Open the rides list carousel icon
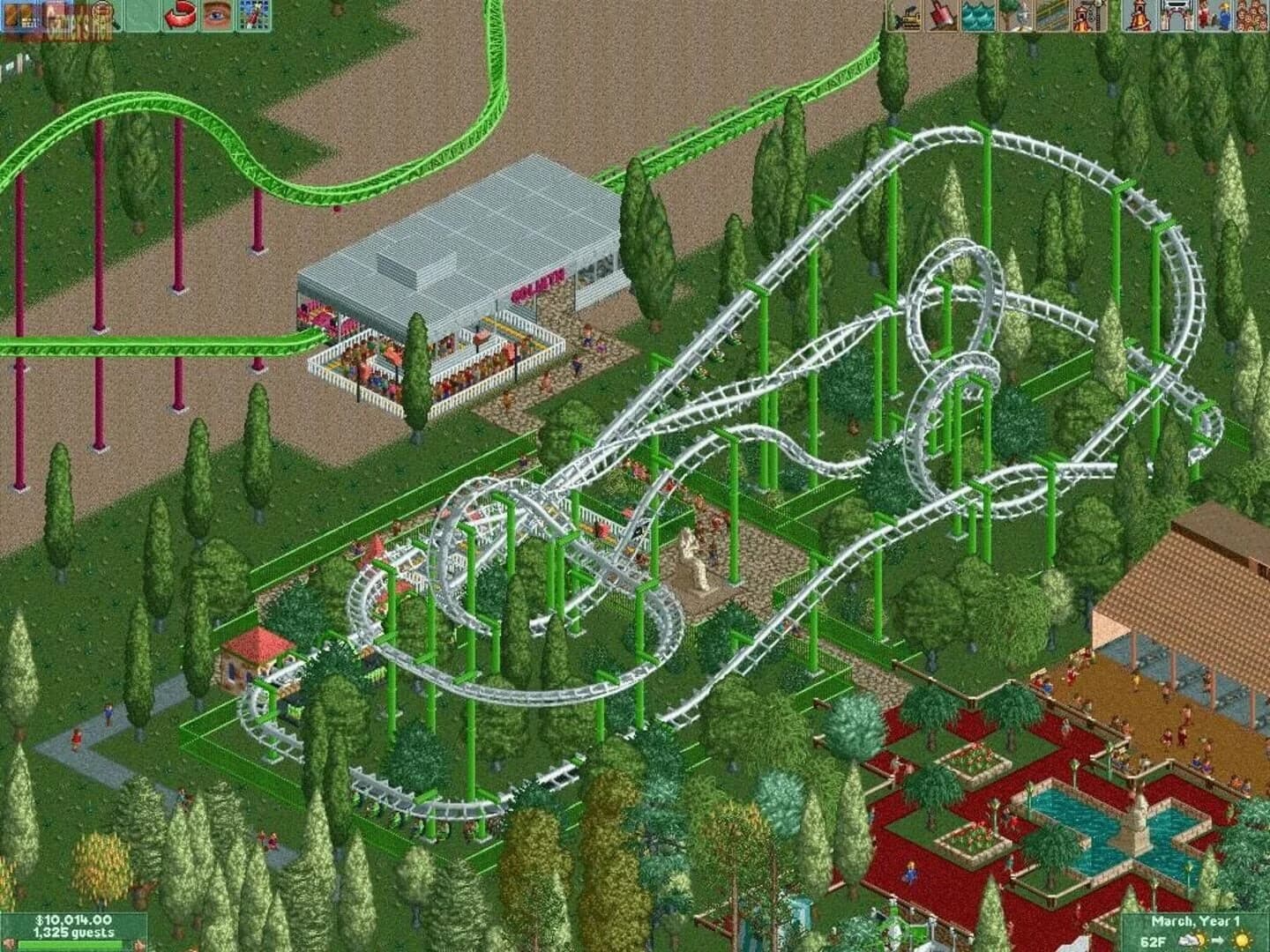This screenshot has width=1270, height=952. pyautogui.click(x=1141, y=15)
